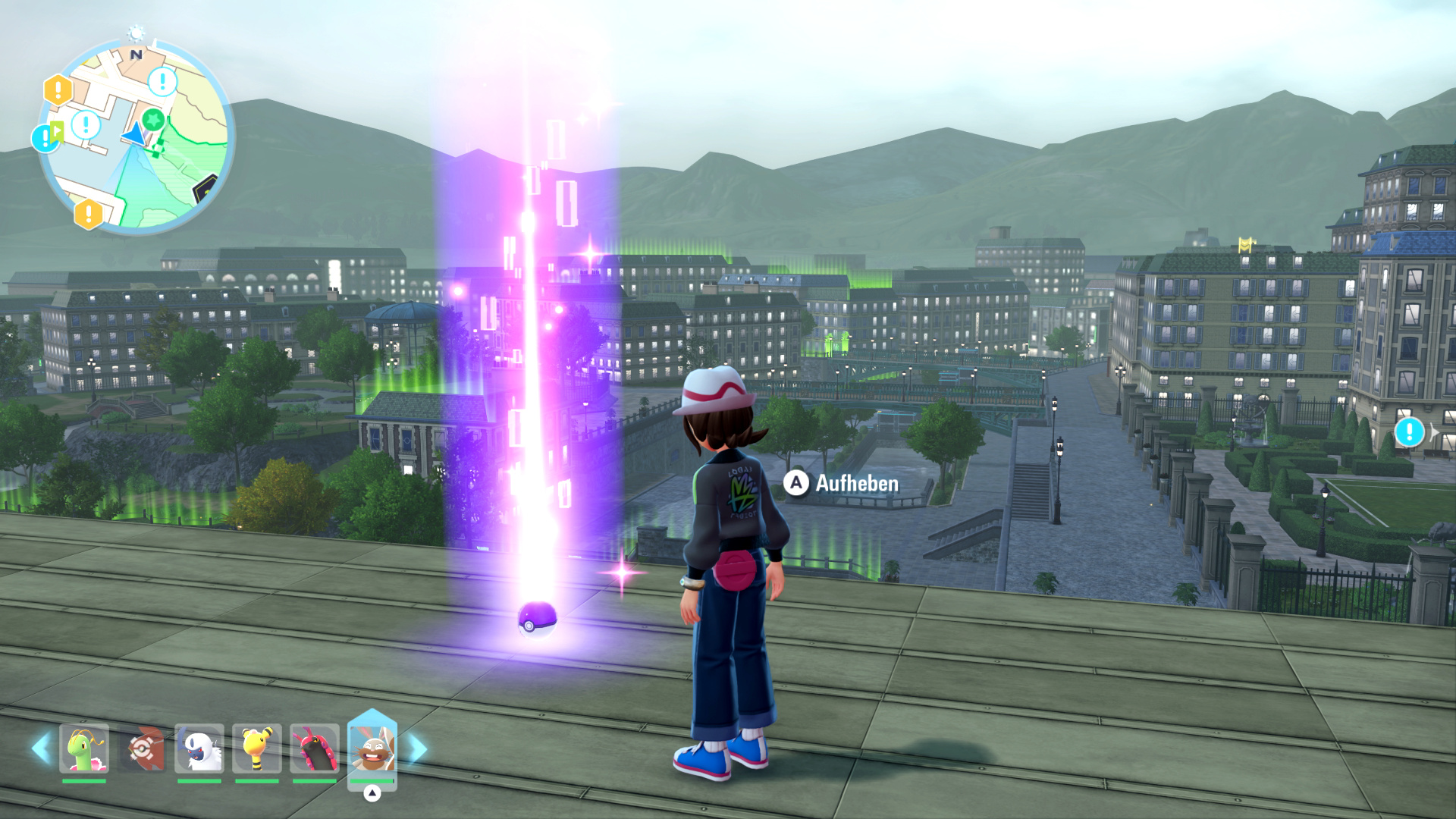Choose the dimmed Poké Ball party slot
1456x819 pixels.
pos(142,748)
